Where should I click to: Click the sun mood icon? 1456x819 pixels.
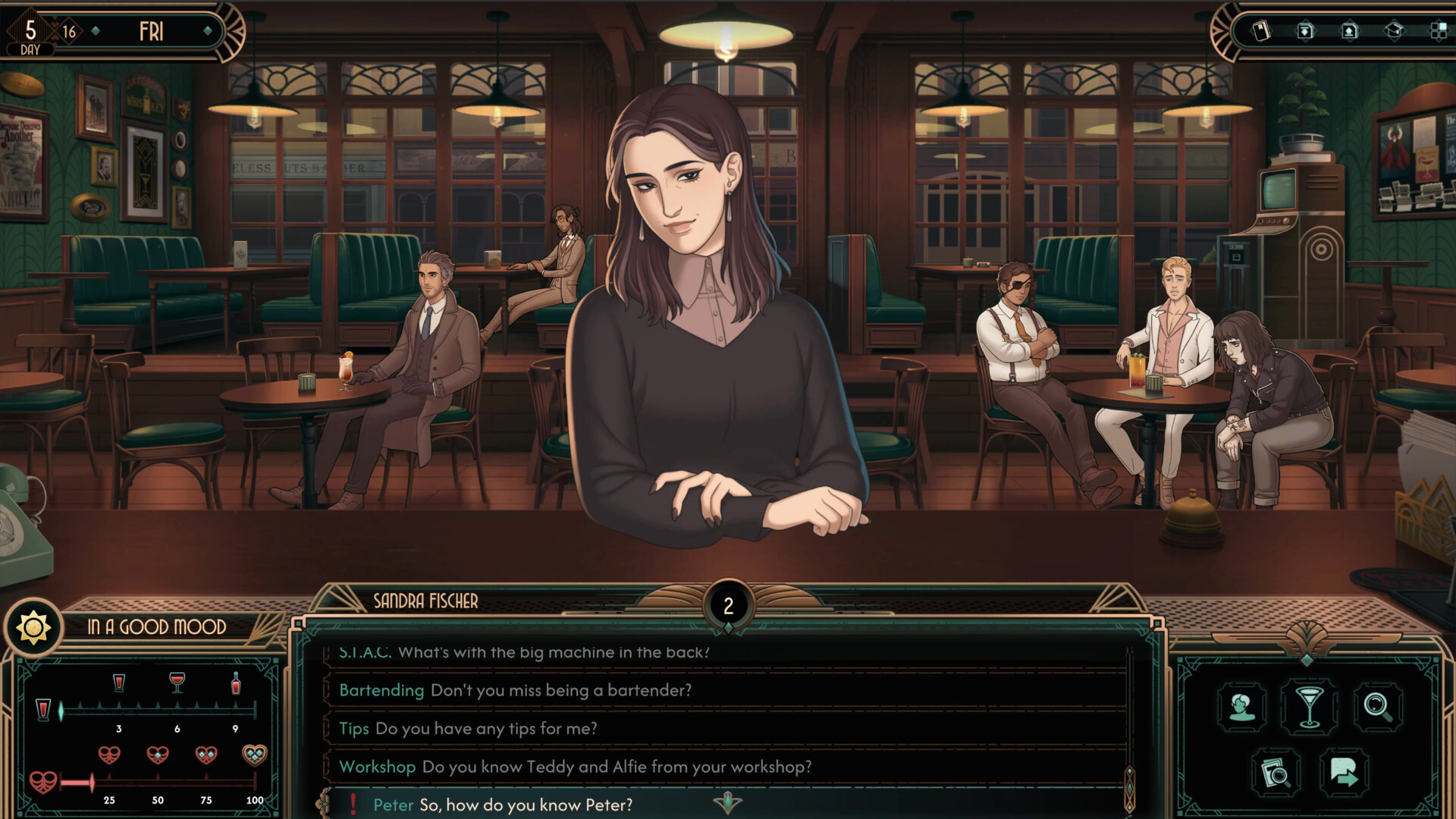(x=33, y=628)
